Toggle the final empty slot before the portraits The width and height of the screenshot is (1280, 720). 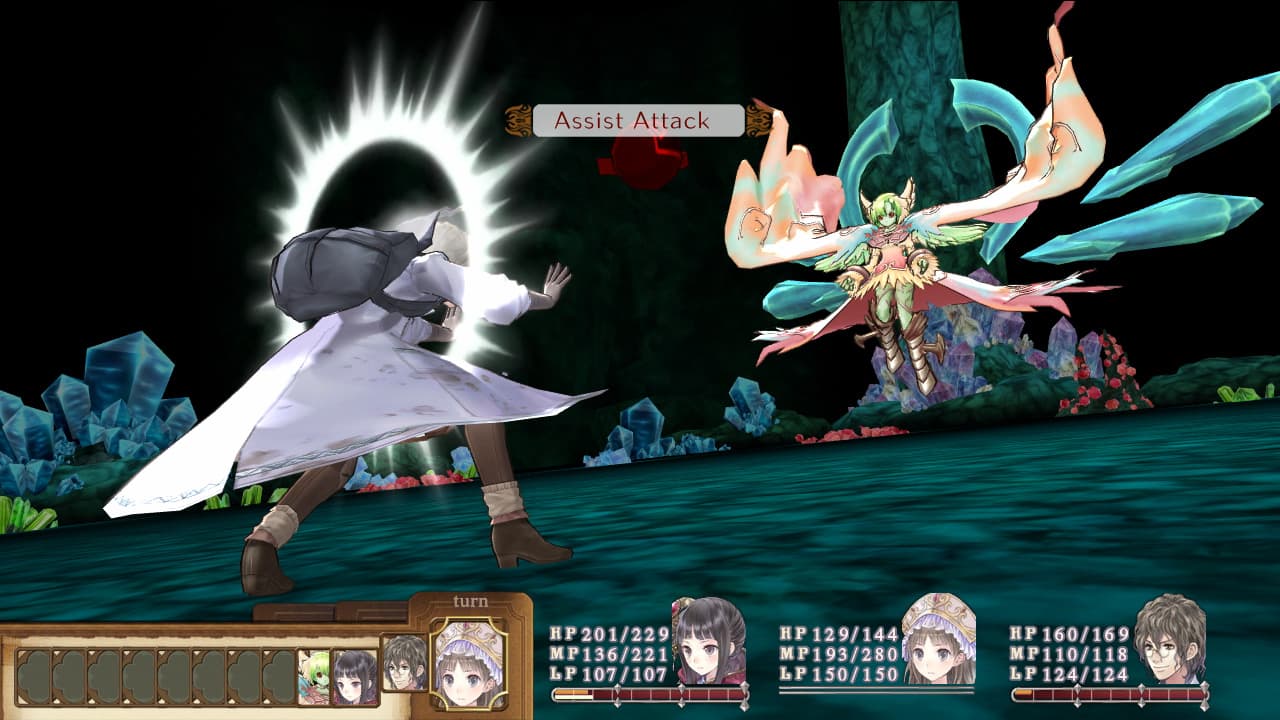(280, 675)
